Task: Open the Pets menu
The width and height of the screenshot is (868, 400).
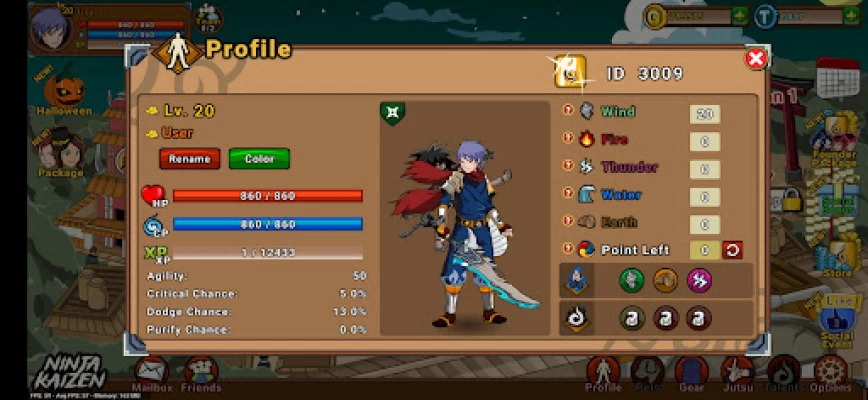Action: (648, 374)
